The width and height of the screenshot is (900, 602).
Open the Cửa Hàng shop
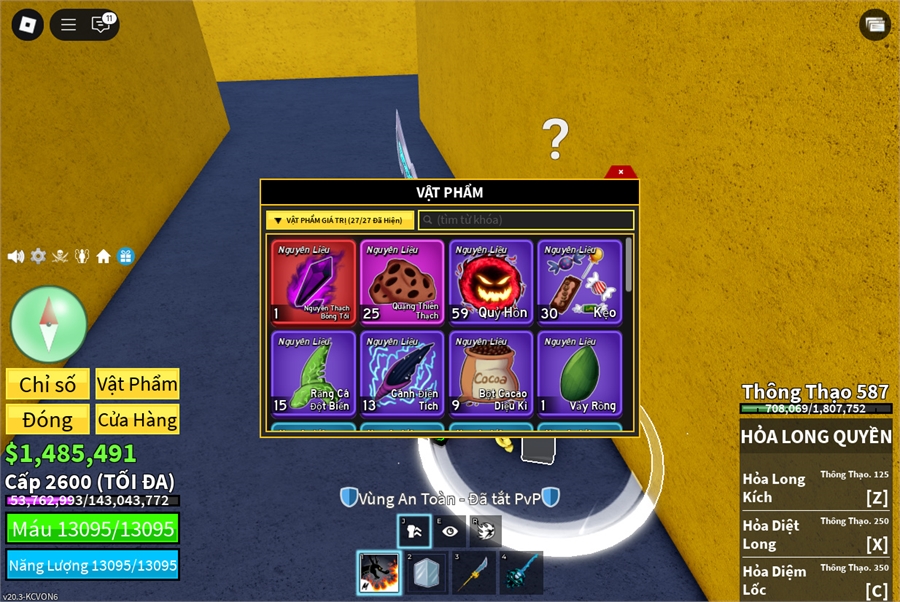pos(137,419)
